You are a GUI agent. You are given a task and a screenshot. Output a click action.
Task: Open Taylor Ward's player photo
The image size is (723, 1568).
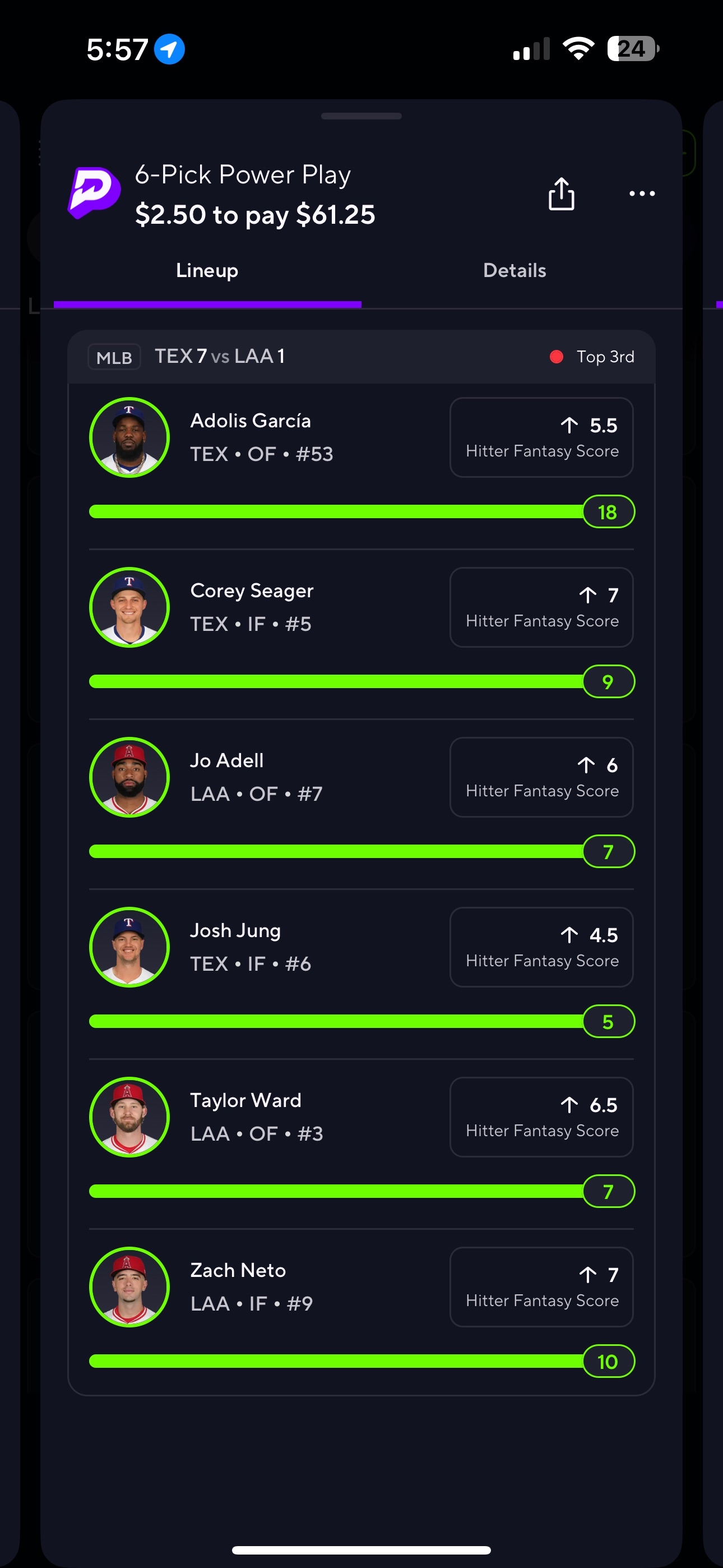coord(129,1117)
